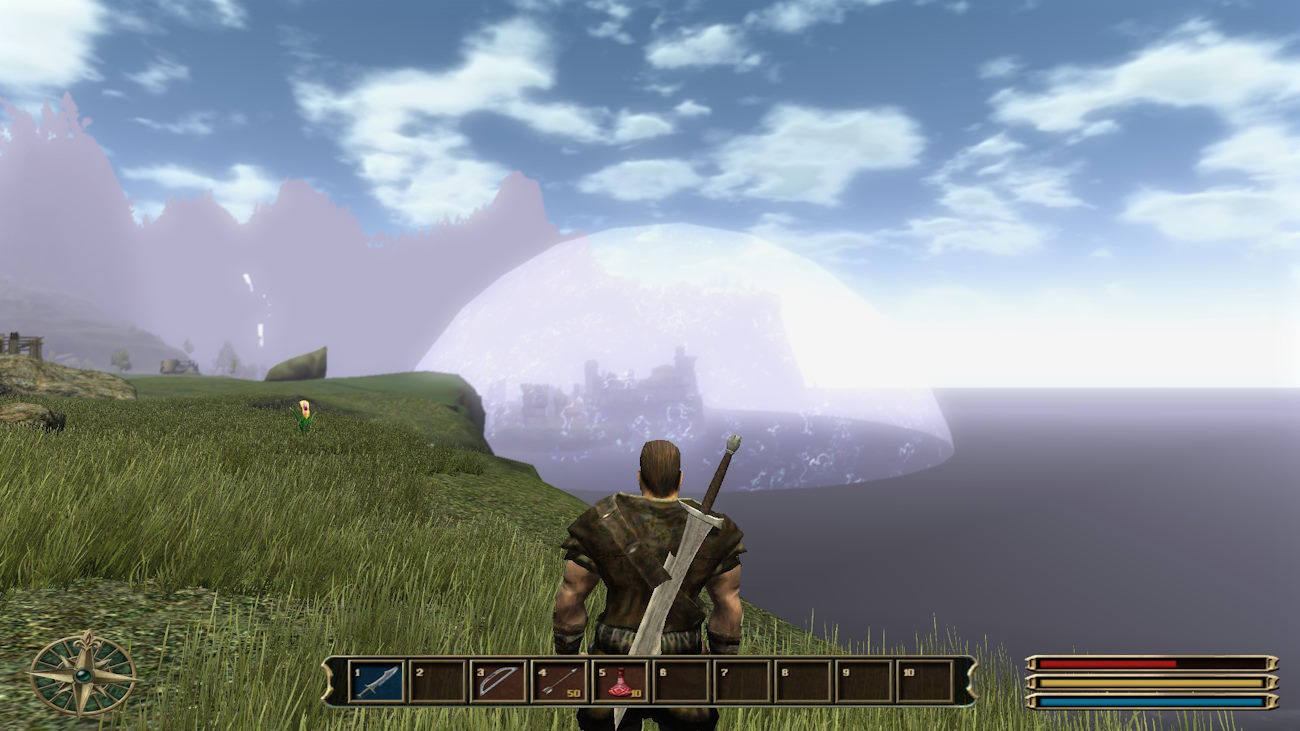Choose the arrows stack of 50
The height and width of the screenshot is (731, 1300).
(559, 681)
